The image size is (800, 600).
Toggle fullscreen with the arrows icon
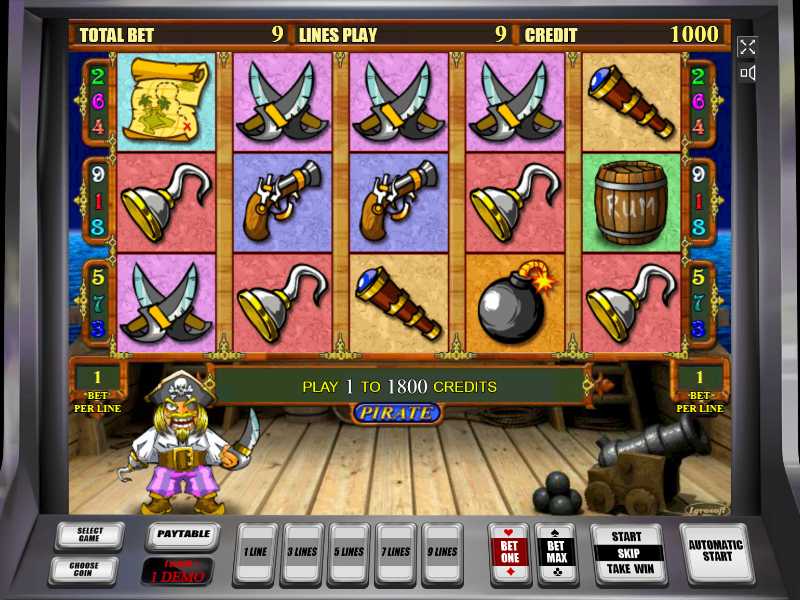[x=747, y=47]
